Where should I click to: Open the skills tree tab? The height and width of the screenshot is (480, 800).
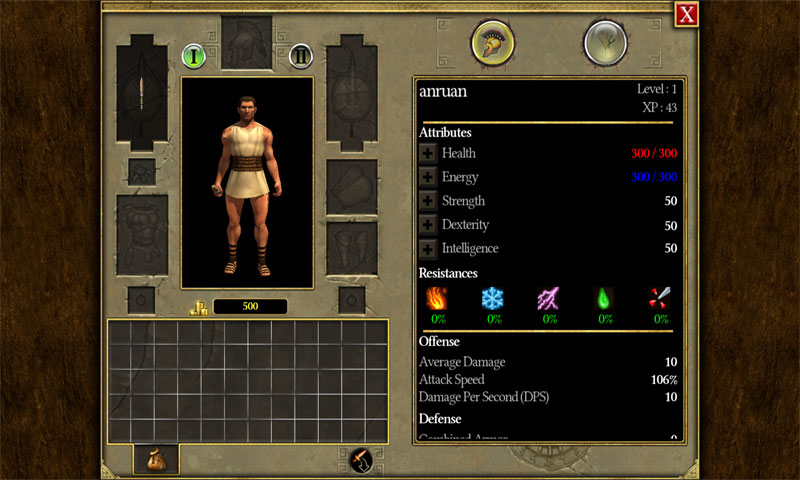tap(605, 43)
